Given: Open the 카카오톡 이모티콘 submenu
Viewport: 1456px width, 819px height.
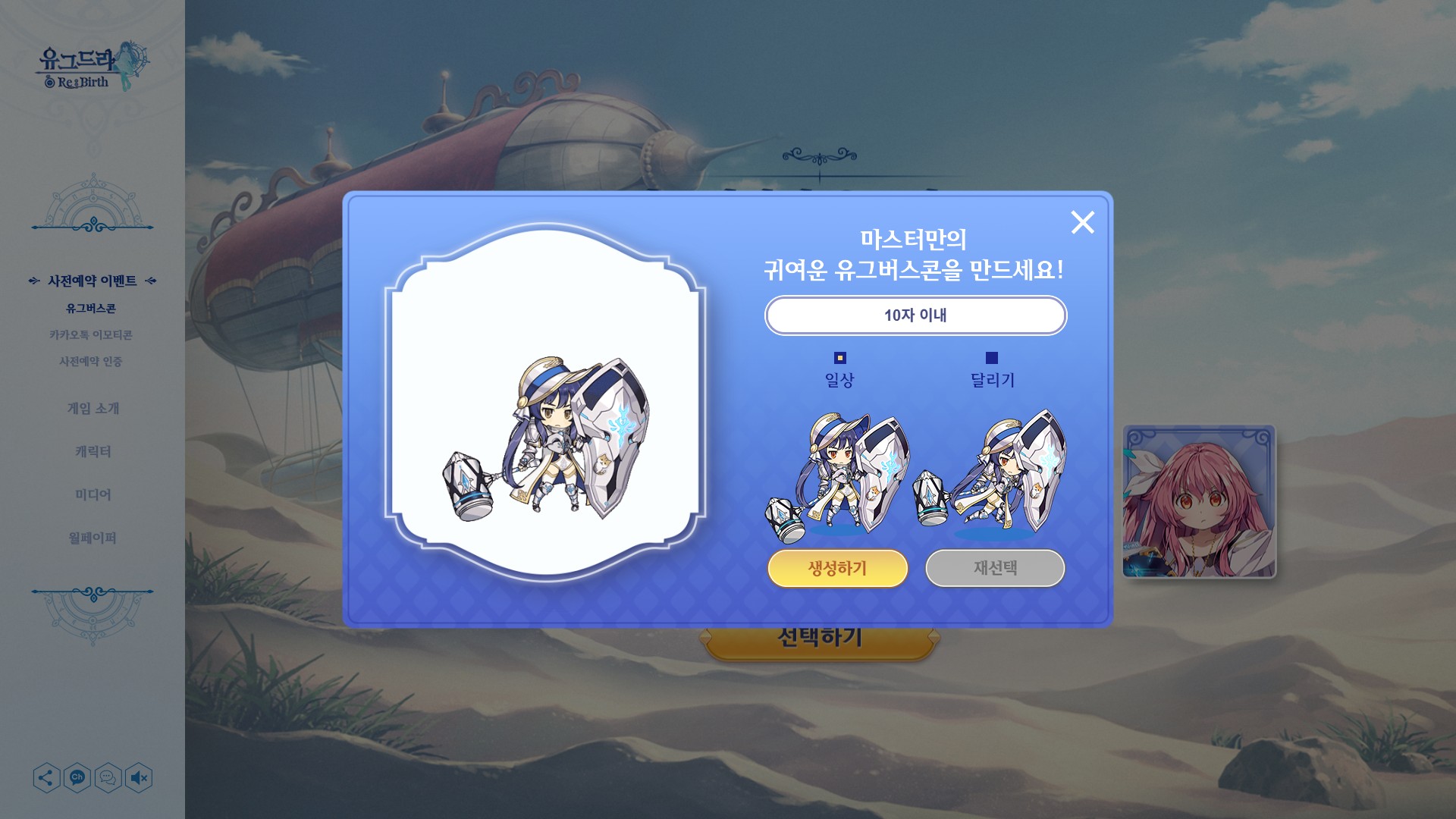Looking at the screenshot, I should tap(91, 335).
